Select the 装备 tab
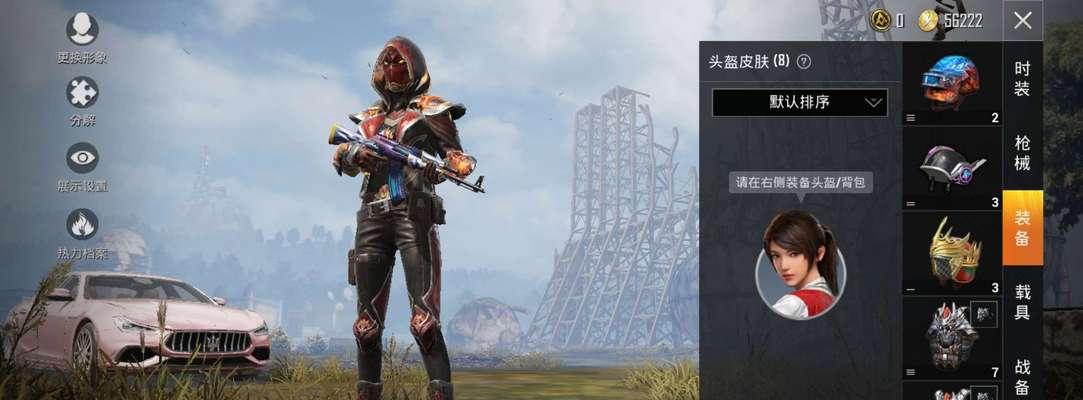 tap(1022, 227)
